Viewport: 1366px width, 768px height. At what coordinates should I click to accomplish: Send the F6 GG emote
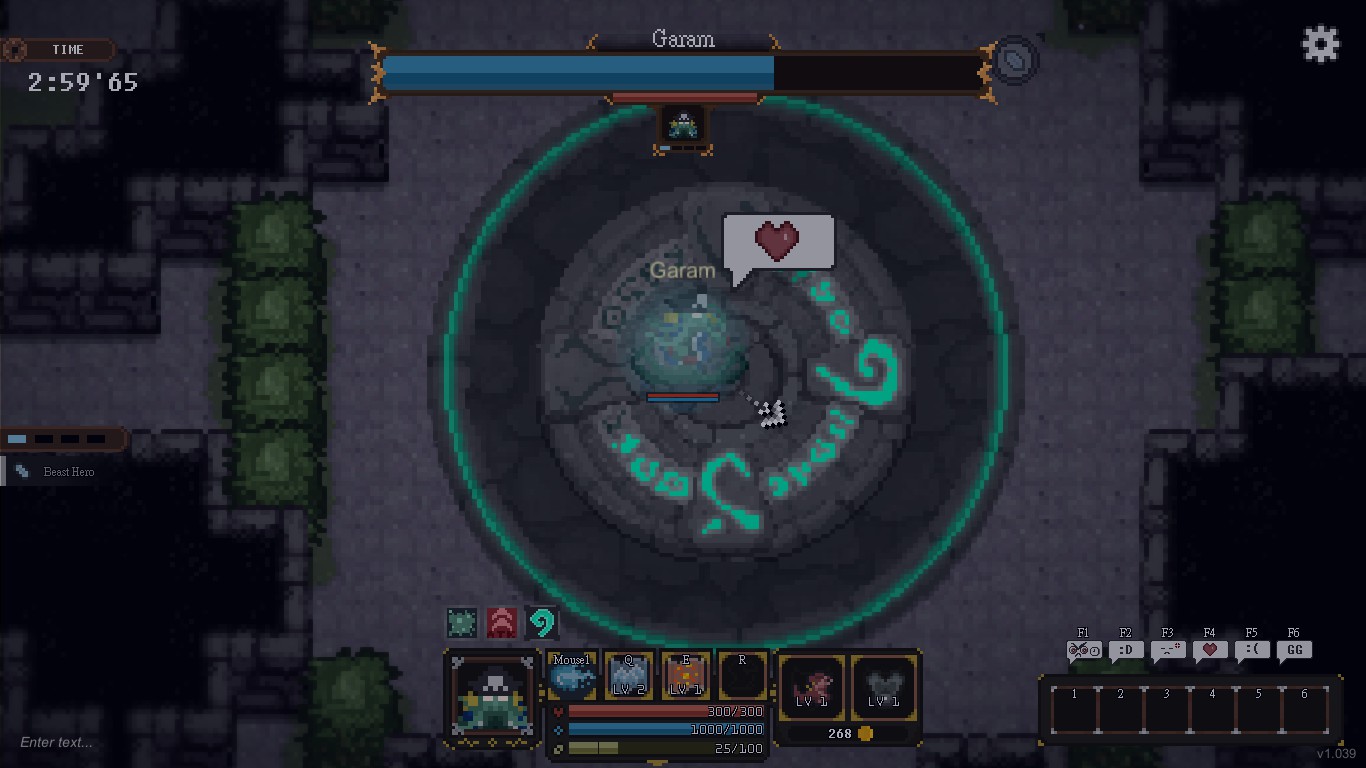coord(1293,649)
